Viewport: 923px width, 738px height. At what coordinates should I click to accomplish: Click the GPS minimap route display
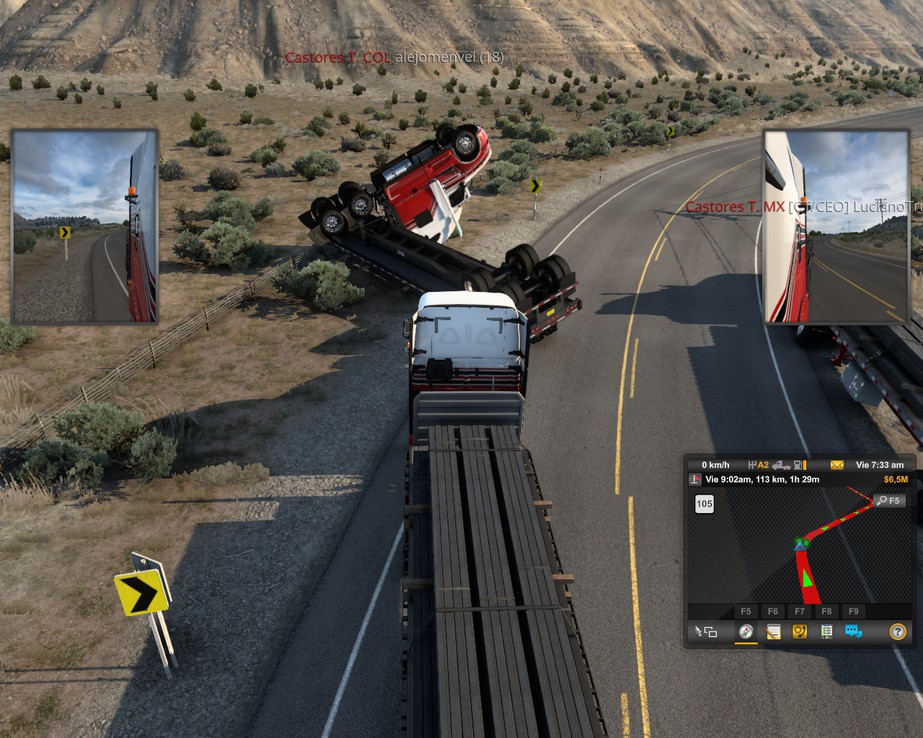(800, 550)
